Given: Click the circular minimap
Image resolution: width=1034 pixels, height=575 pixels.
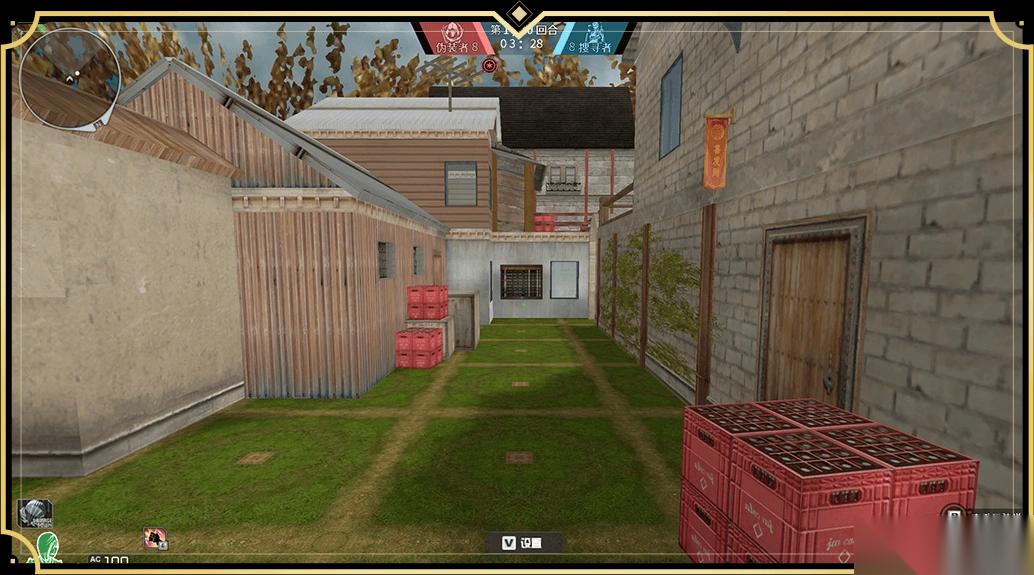Looking at the screenshot, I should (x=69, y=77).
